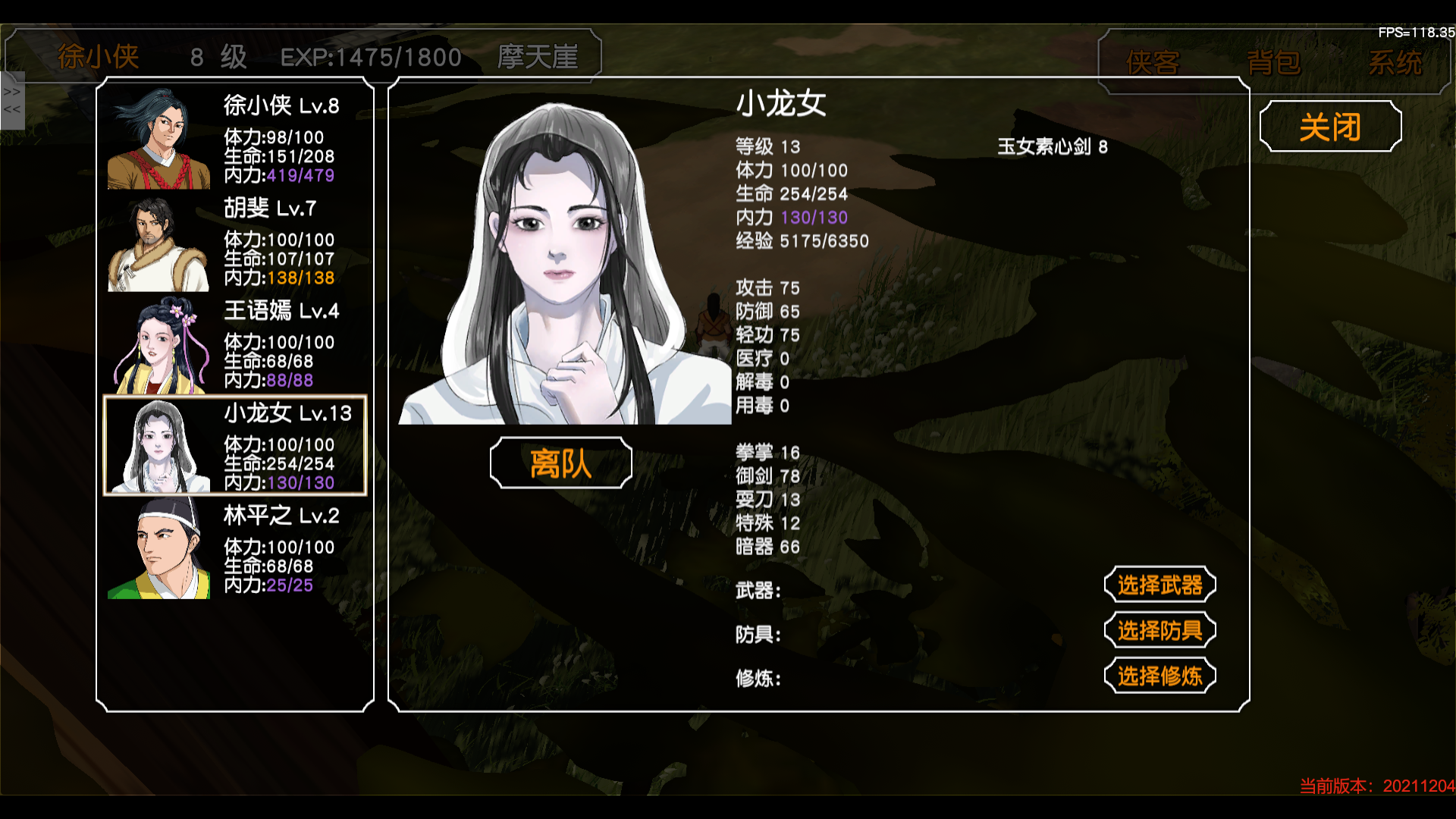Collapse the side panel with the << arrow
Image resolution: width=1456 pixels, height=819 pixels.
point(11,110)
